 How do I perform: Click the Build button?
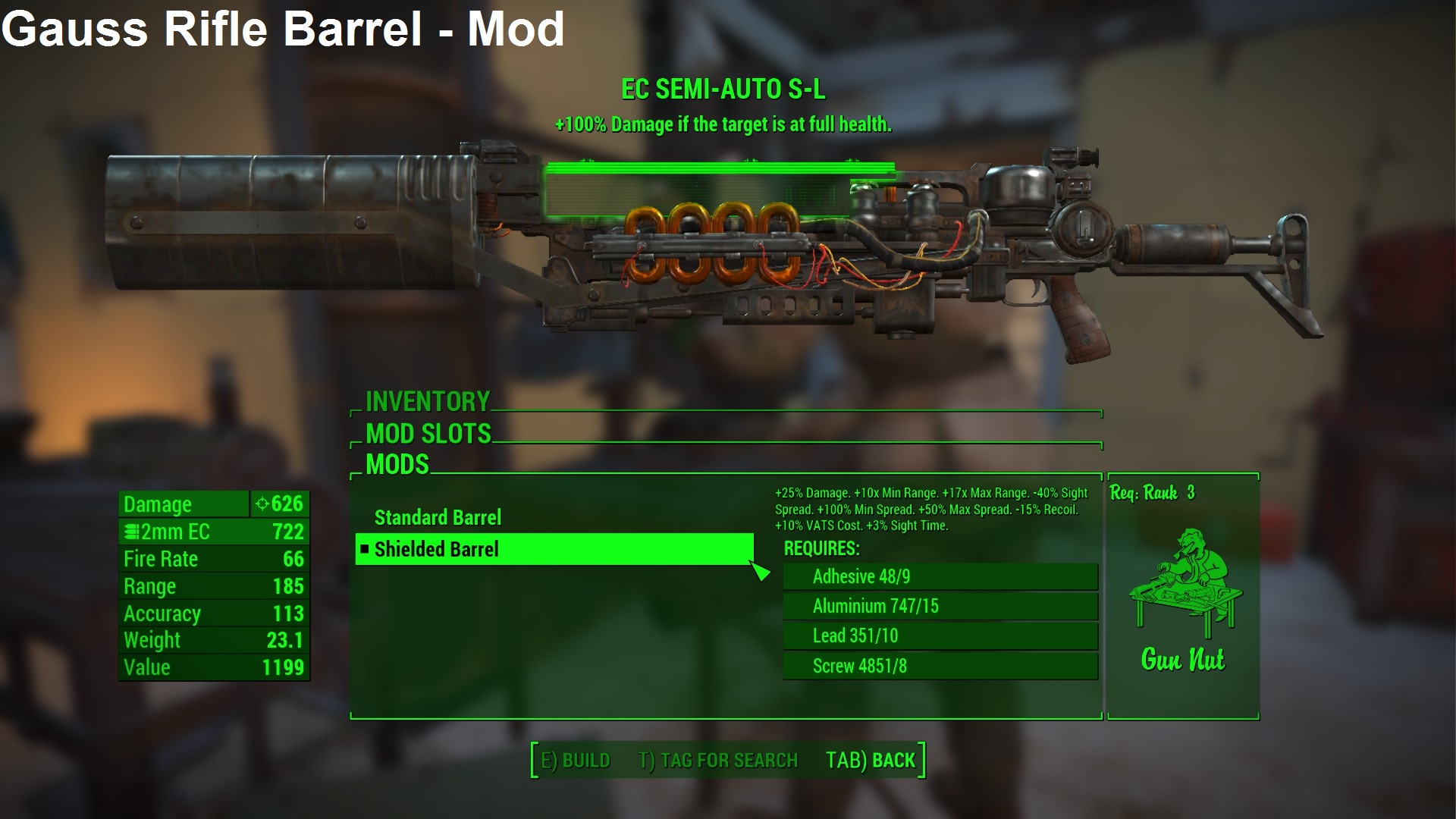(576, 761)
